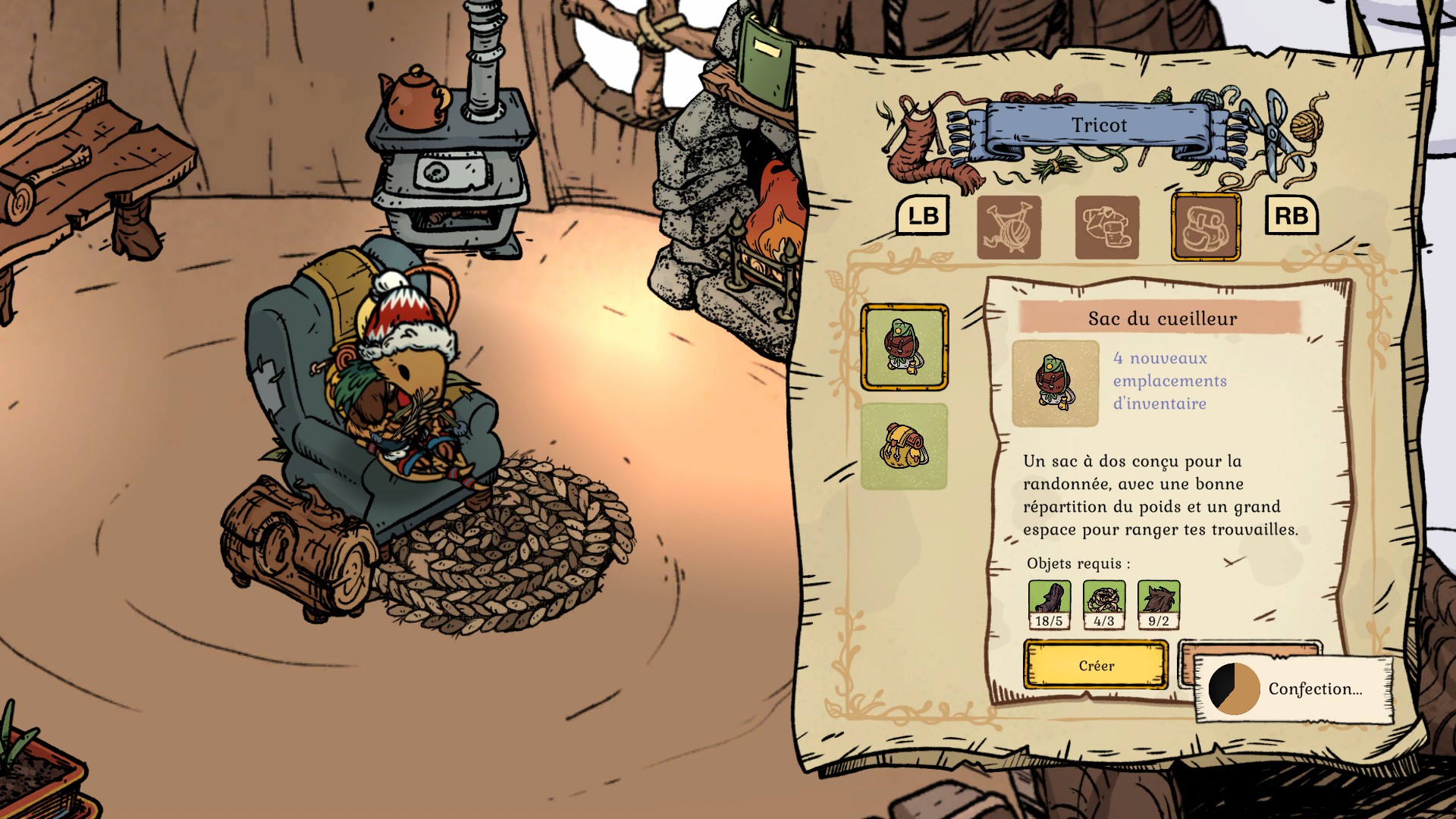Select the yellow backpack recipe tile
1456x819 pixels.
(904, 446)
